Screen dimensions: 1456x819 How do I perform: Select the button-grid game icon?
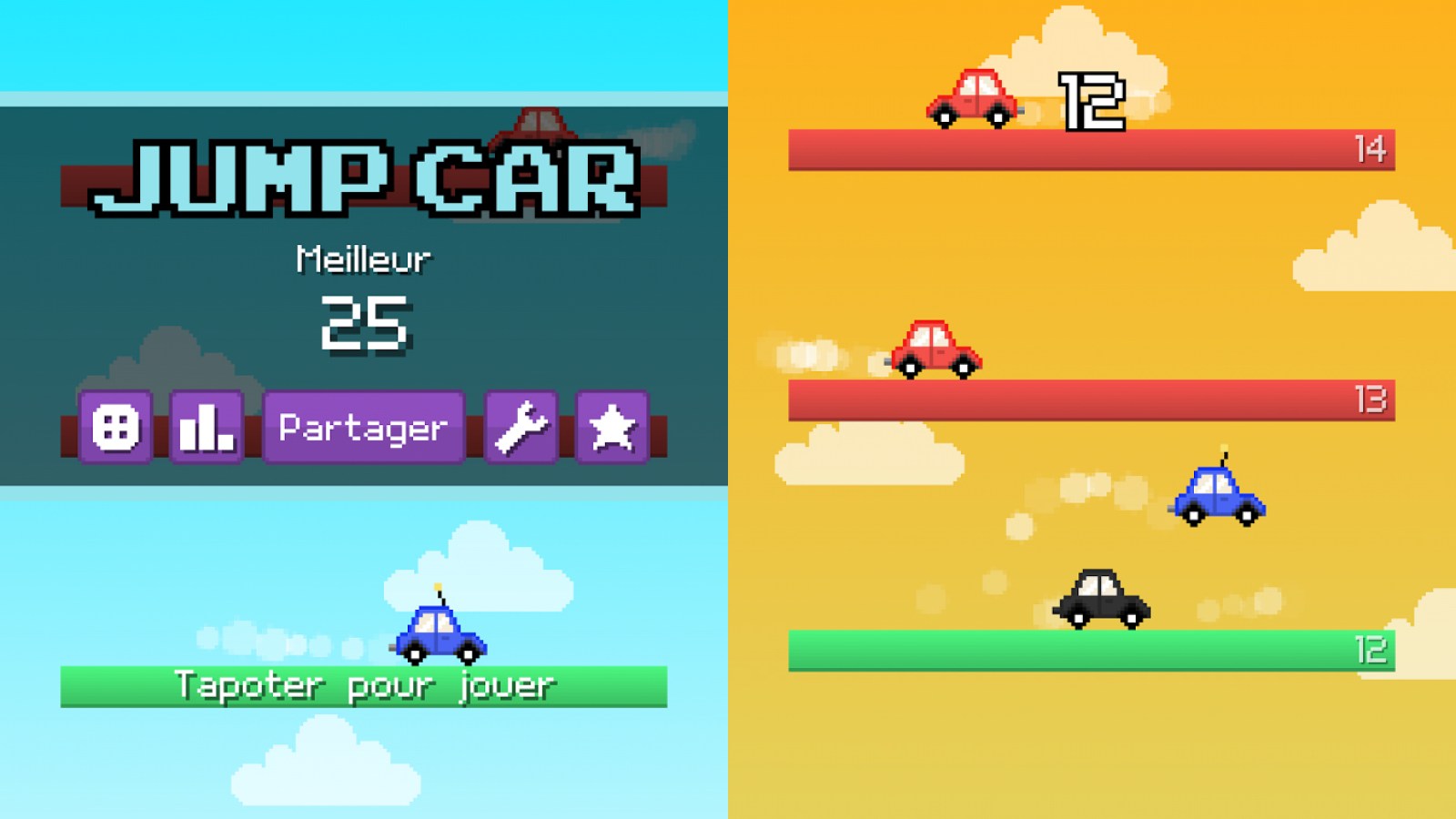116,428
